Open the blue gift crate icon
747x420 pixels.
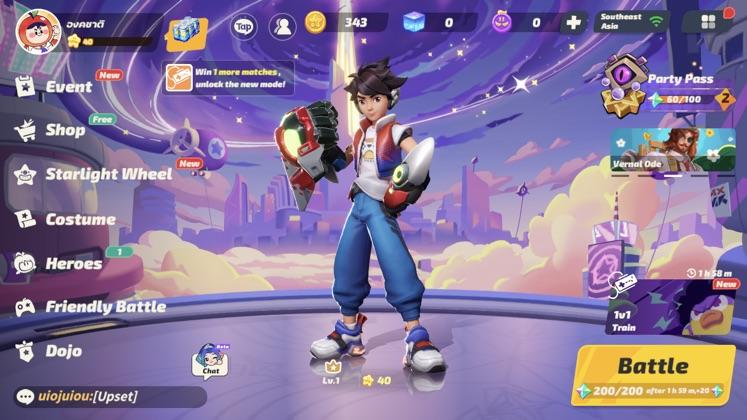pyautogui.click(x=186, y=30)
